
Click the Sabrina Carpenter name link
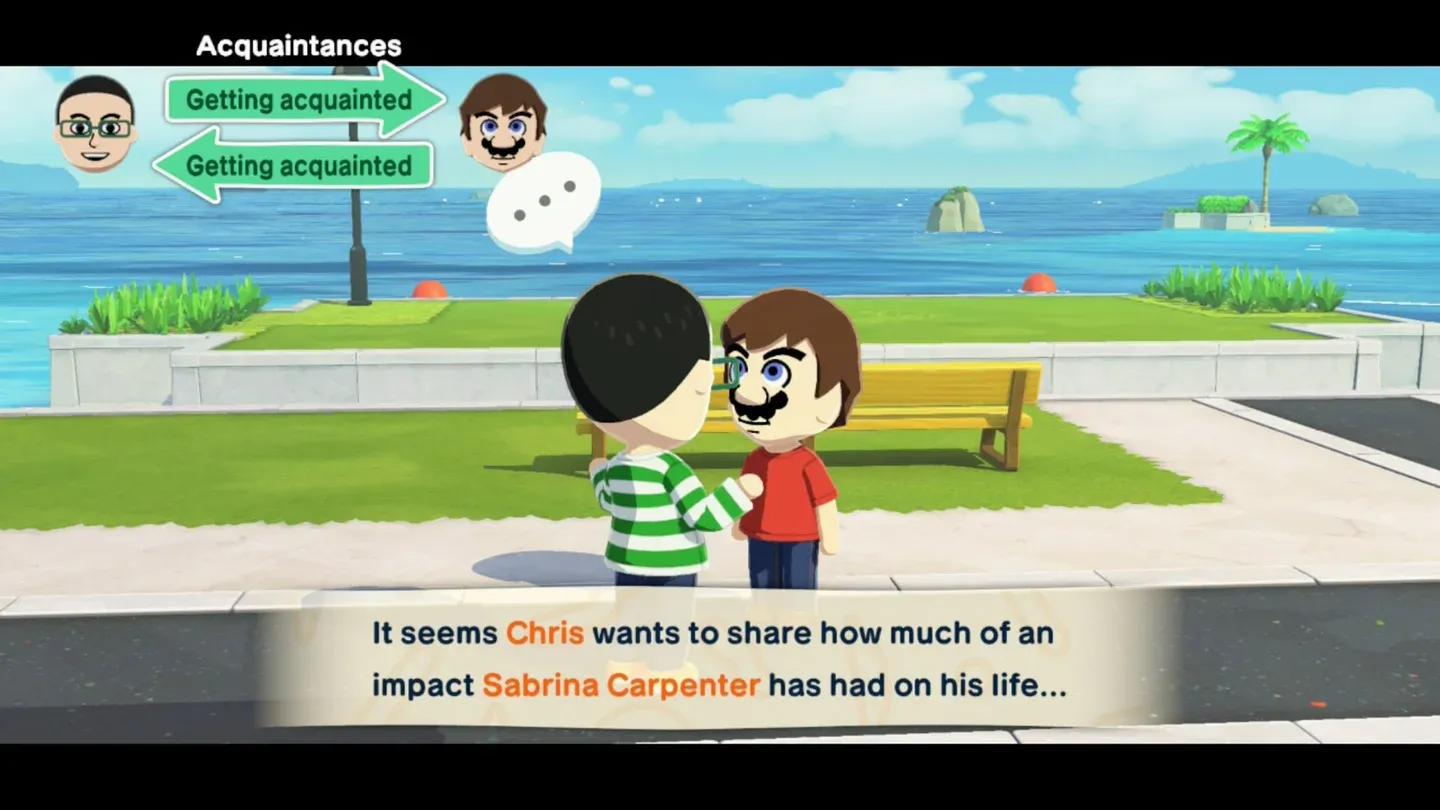pos(622,684)
